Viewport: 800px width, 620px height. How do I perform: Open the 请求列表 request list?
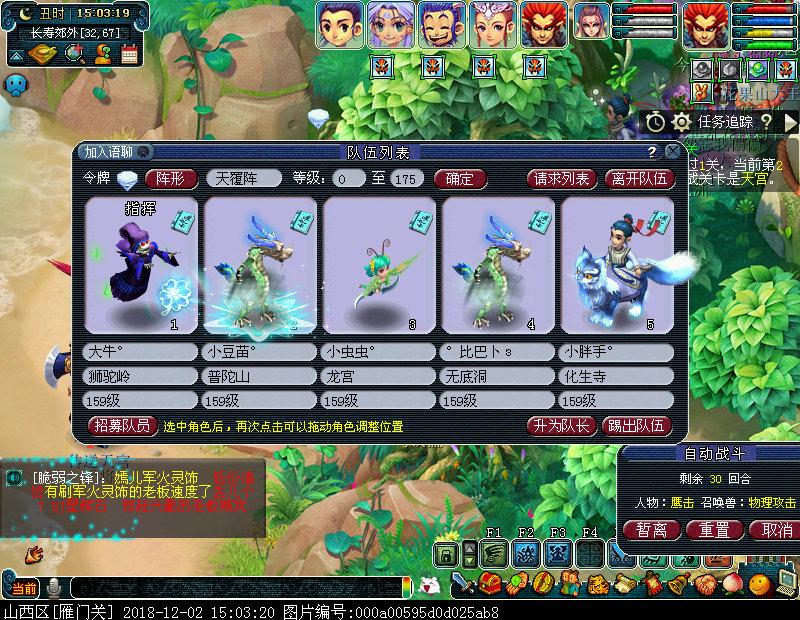(x=561, y=179)
